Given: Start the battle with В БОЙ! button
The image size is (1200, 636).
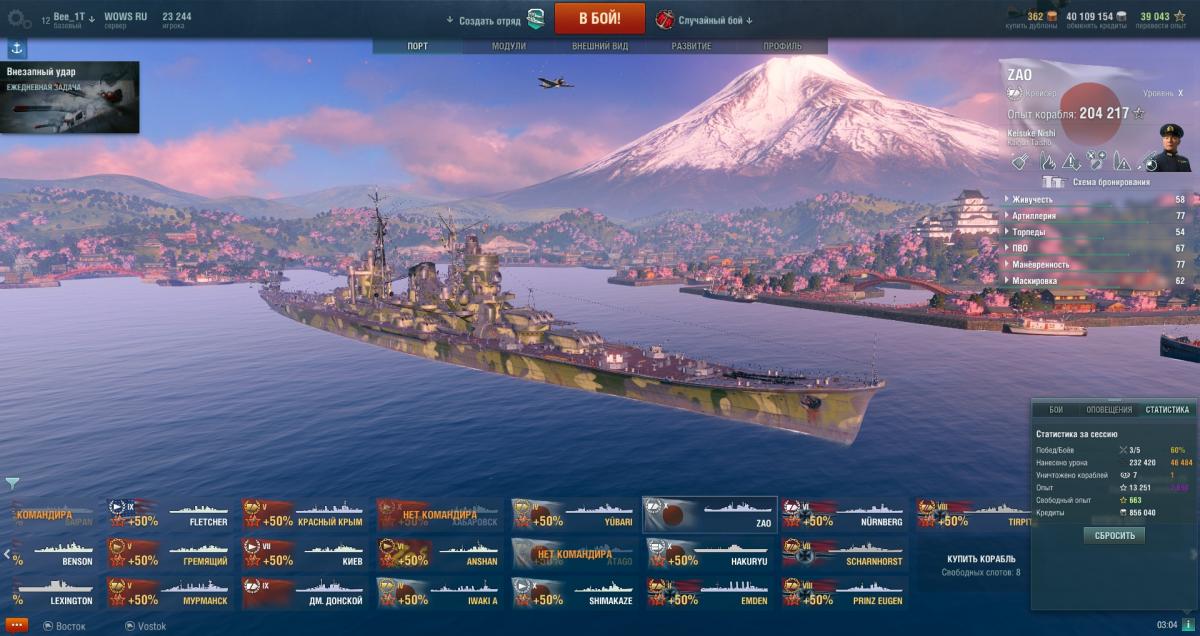Looking at the screenshot, I should 599,18.
